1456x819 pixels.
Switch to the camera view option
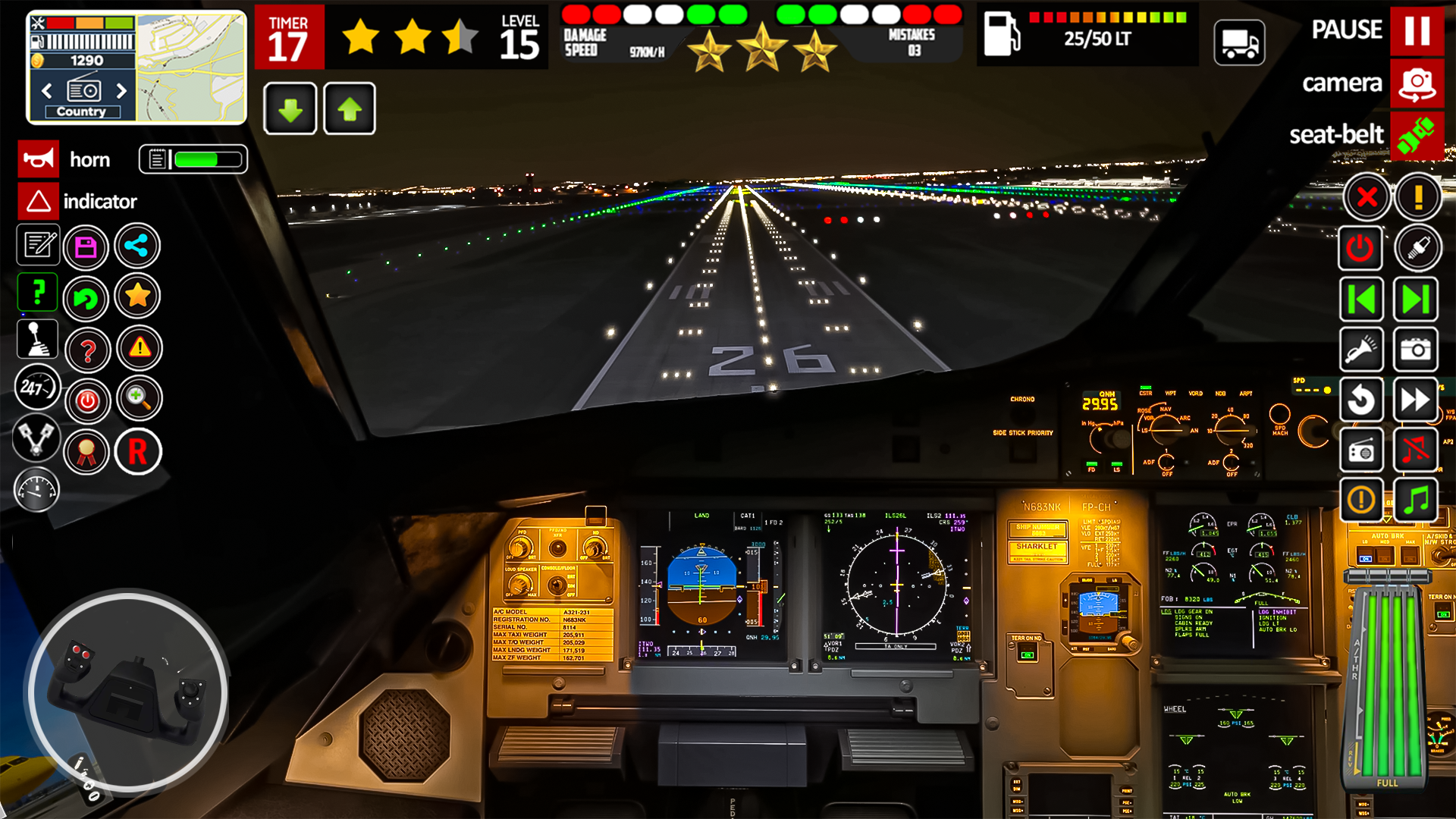click(x=1417, y=83)
